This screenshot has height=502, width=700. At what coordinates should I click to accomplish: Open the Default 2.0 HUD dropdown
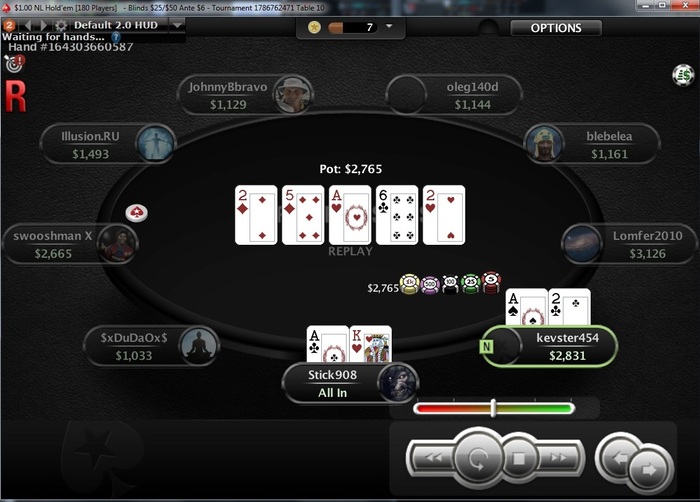coord(177,23)
